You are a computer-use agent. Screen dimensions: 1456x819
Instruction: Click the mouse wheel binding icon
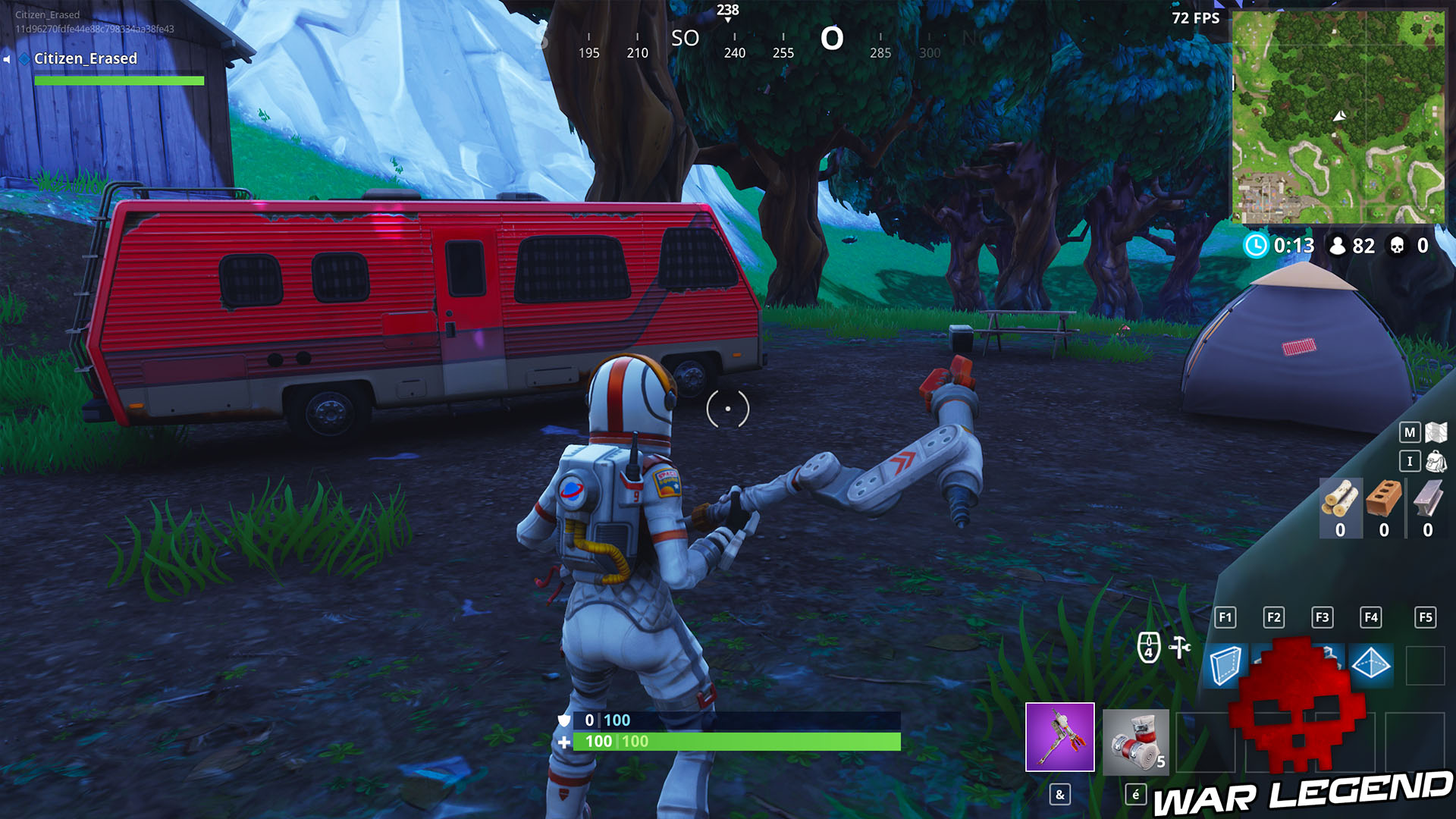tap(1148, 645)
